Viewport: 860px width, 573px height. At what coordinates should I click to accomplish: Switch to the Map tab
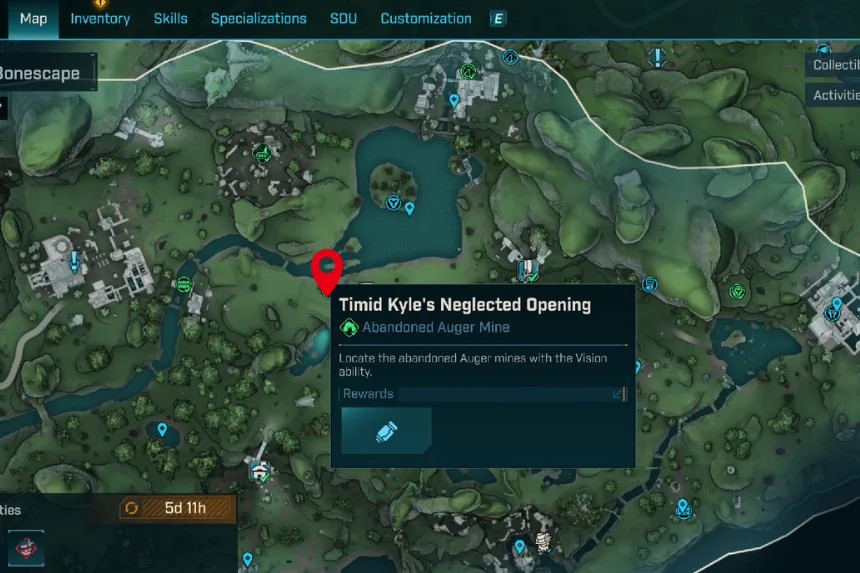[33, 19]
